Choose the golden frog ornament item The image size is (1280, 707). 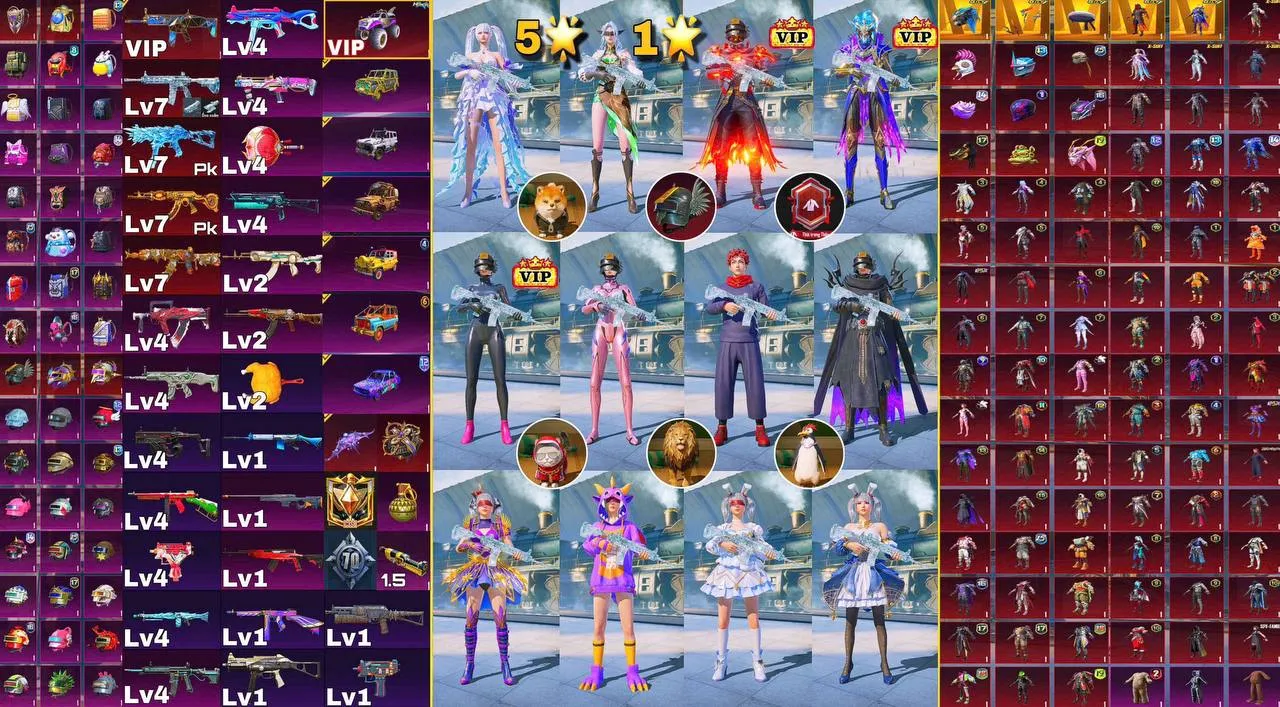click(x=1023, y=154)
